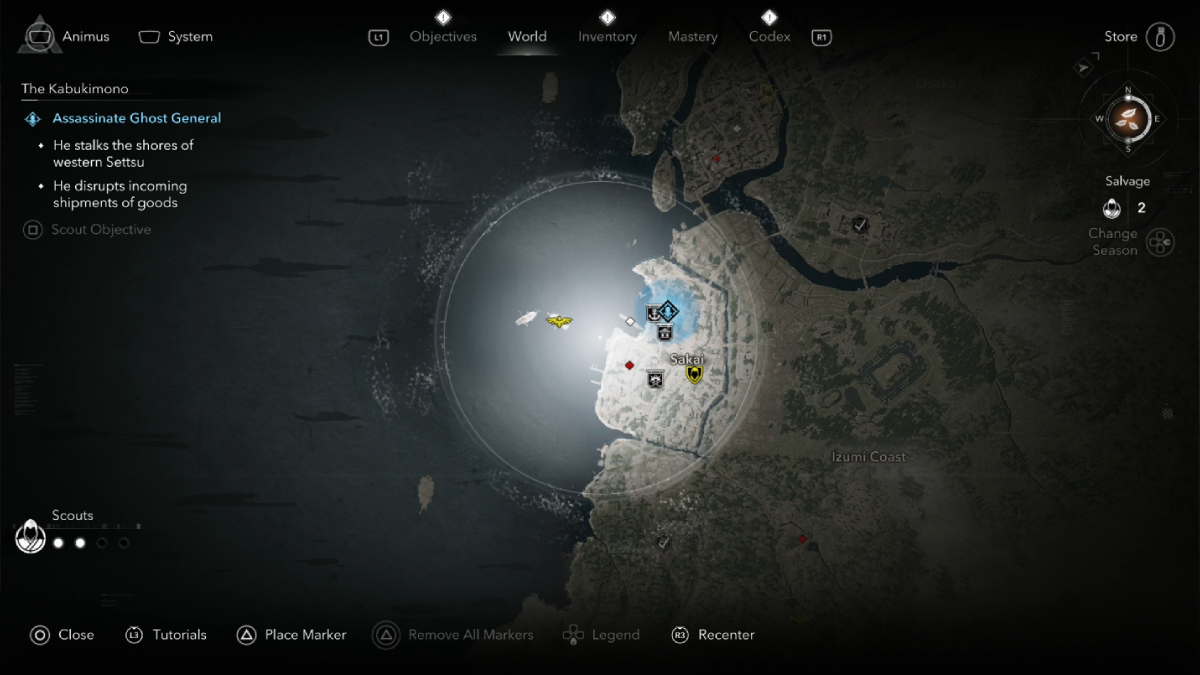Image resolution: width=1200 pixels, height=675 pixels.
Task: Select the World tab
Action: pyautogui.click(x=527, y=37)
